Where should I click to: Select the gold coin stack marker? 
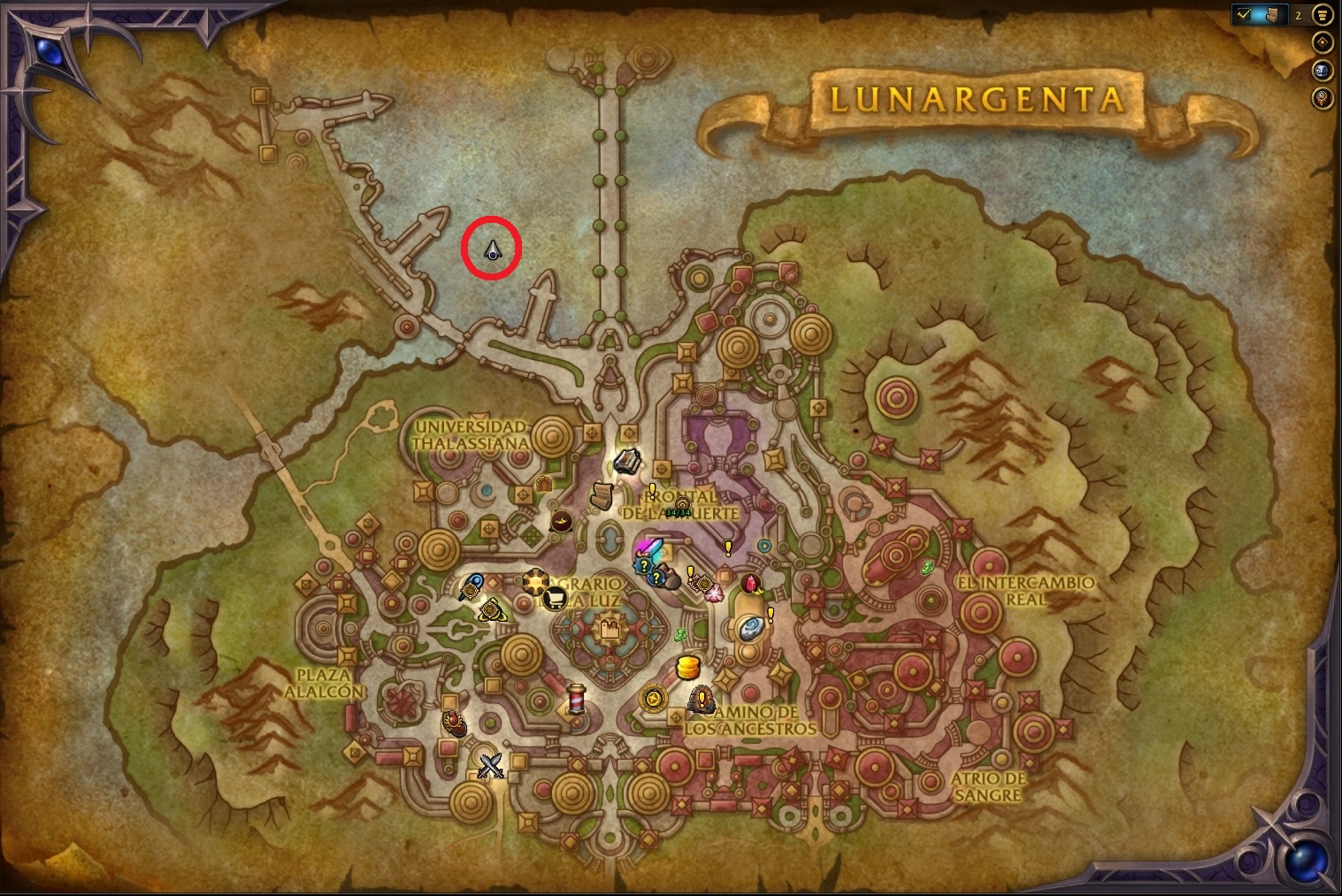pyautogui.click(x=688, y=668)
